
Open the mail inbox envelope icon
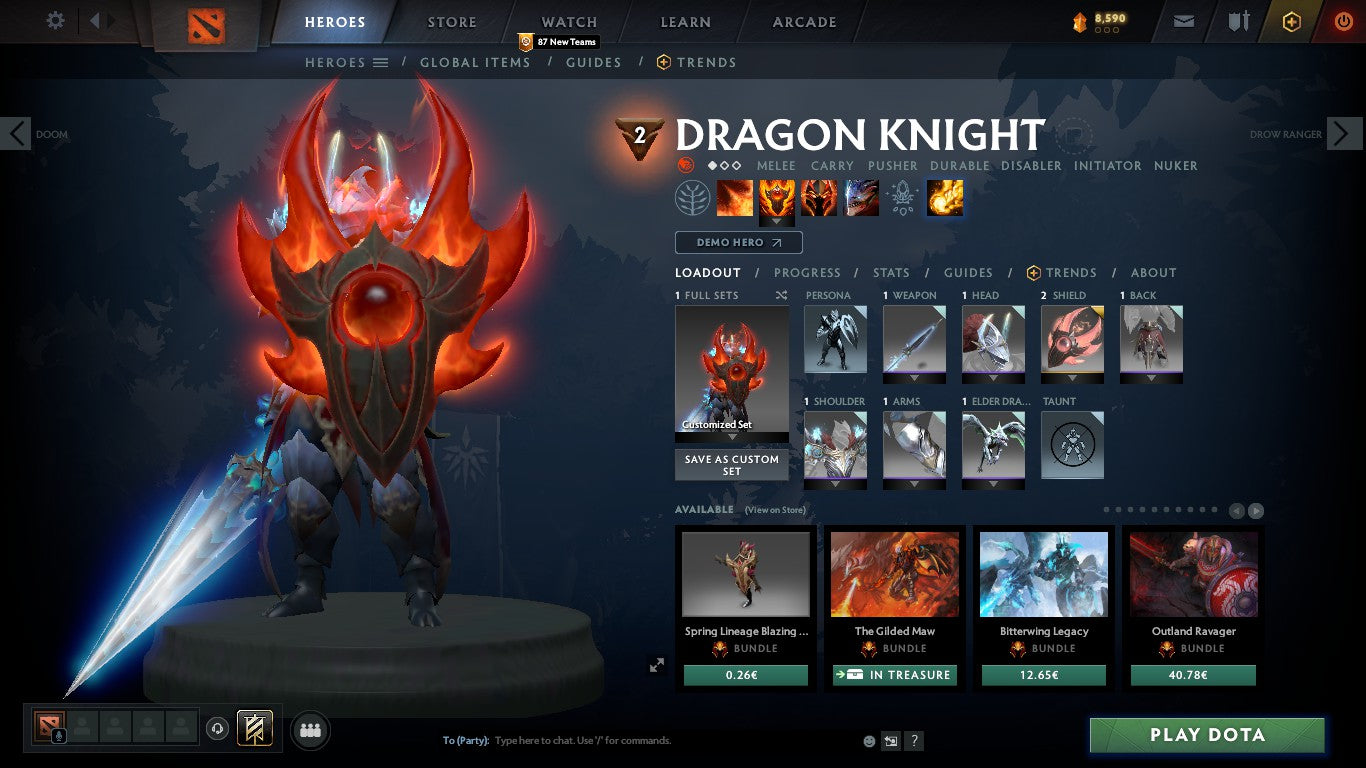(x=1183, y=20)
